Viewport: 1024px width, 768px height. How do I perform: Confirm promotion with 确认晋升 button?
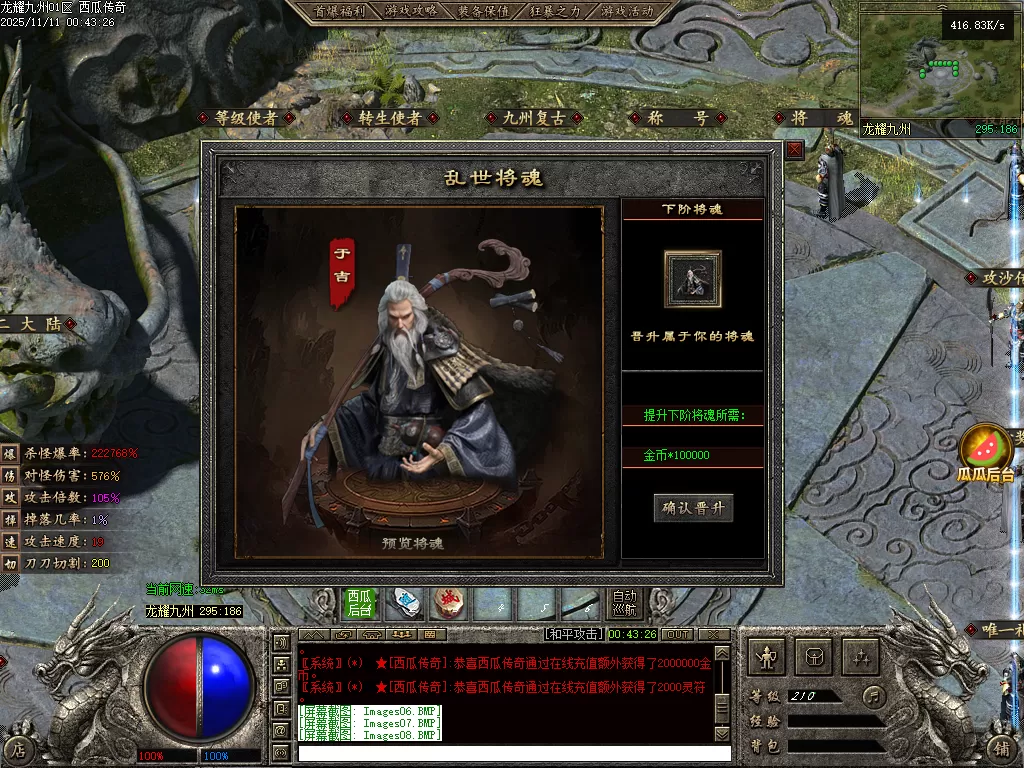(x=693, y=508)
